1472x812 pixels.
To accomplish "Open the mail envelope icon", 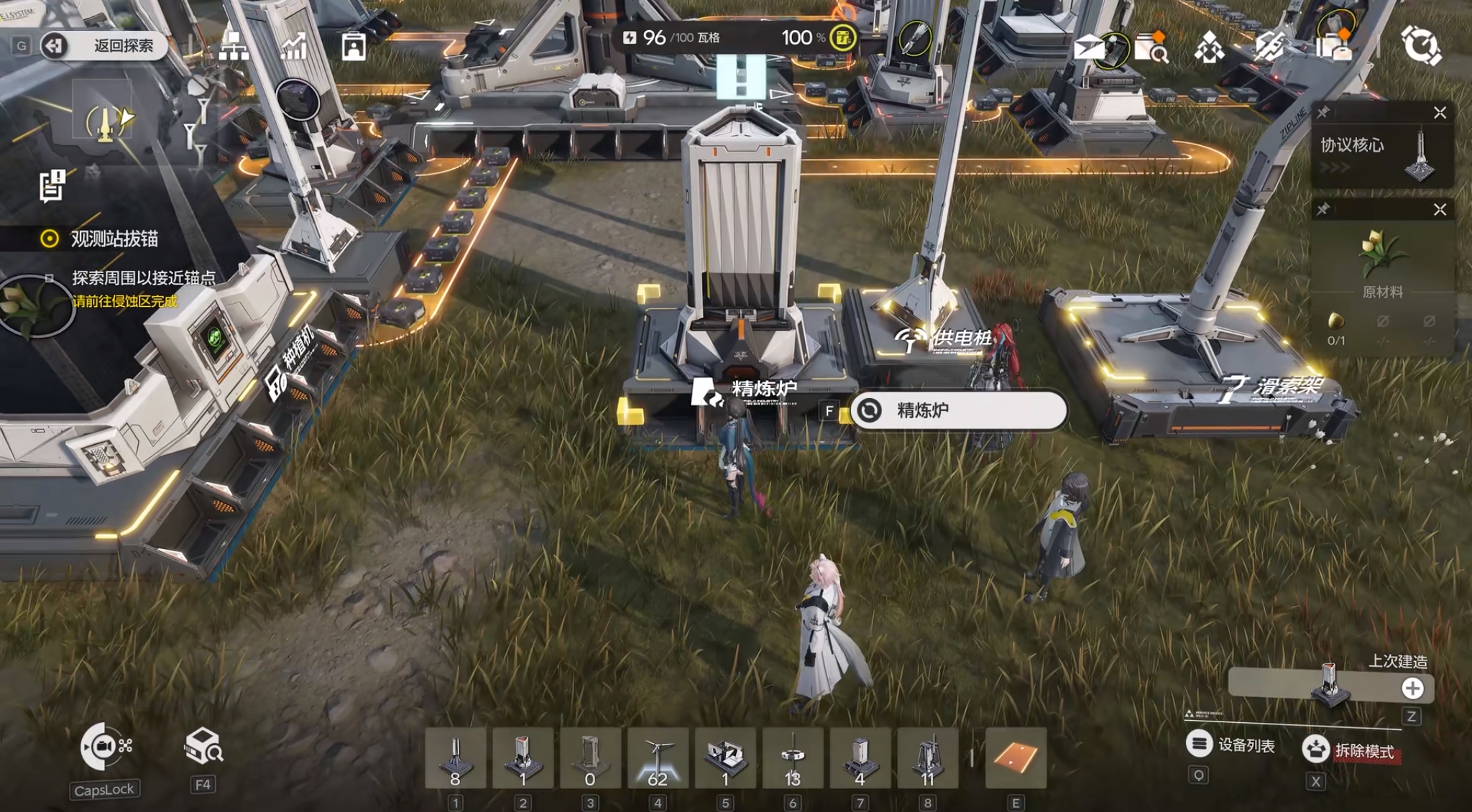I will click(x=1089, y=47).
